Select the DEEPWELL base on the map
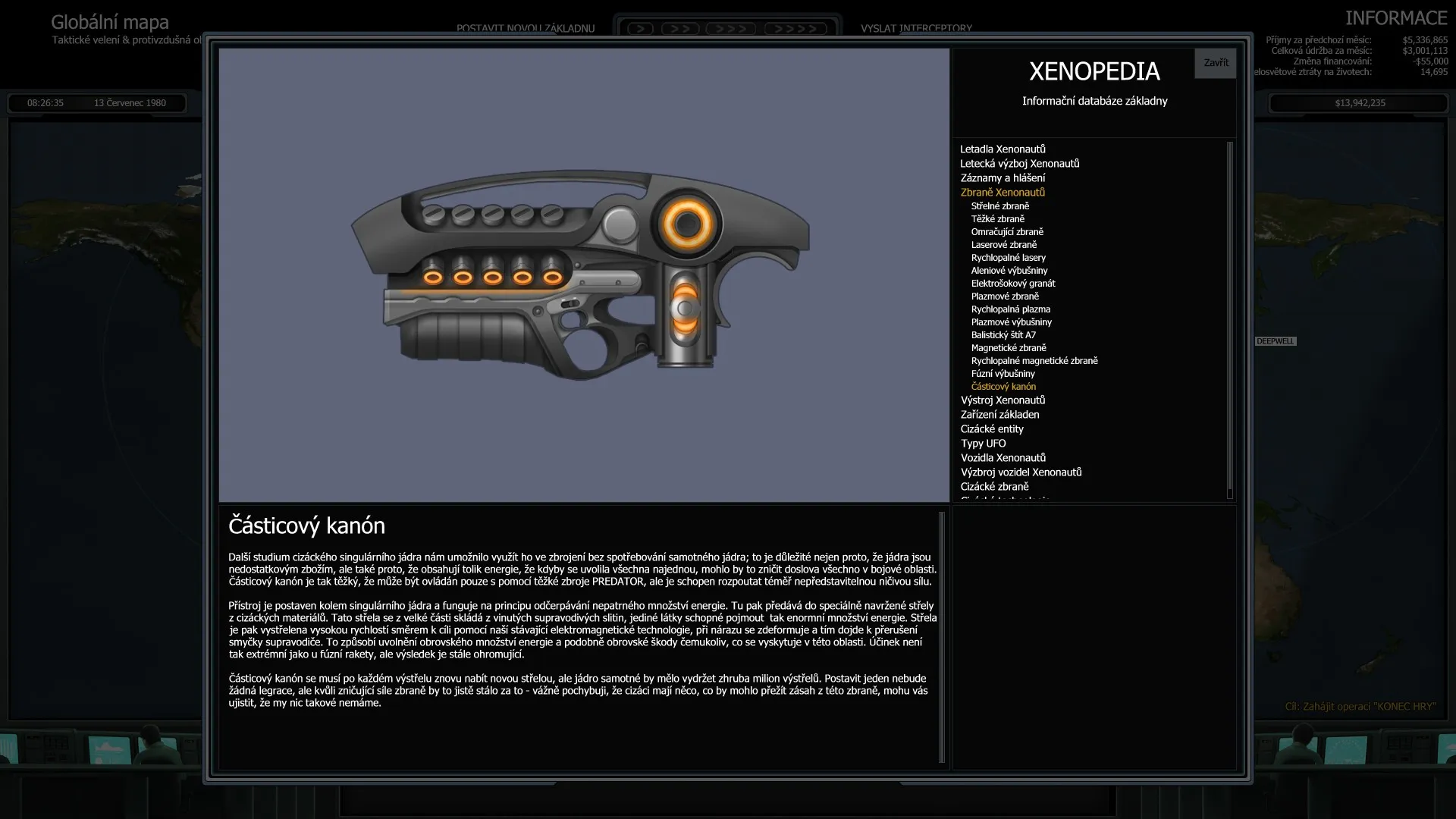Viewport: 1456px width, 819px height. (x=1274, y=341)
